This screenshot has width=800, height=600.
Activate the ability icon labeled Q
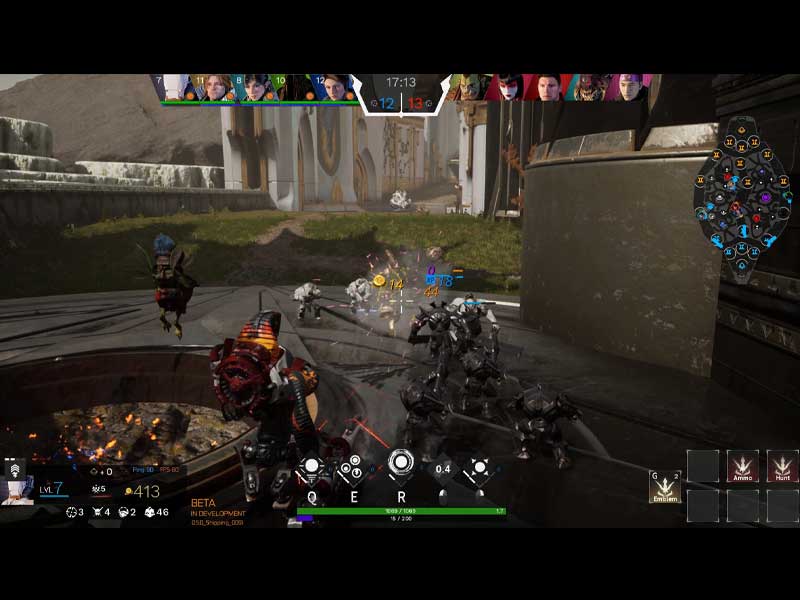(311, 467)
